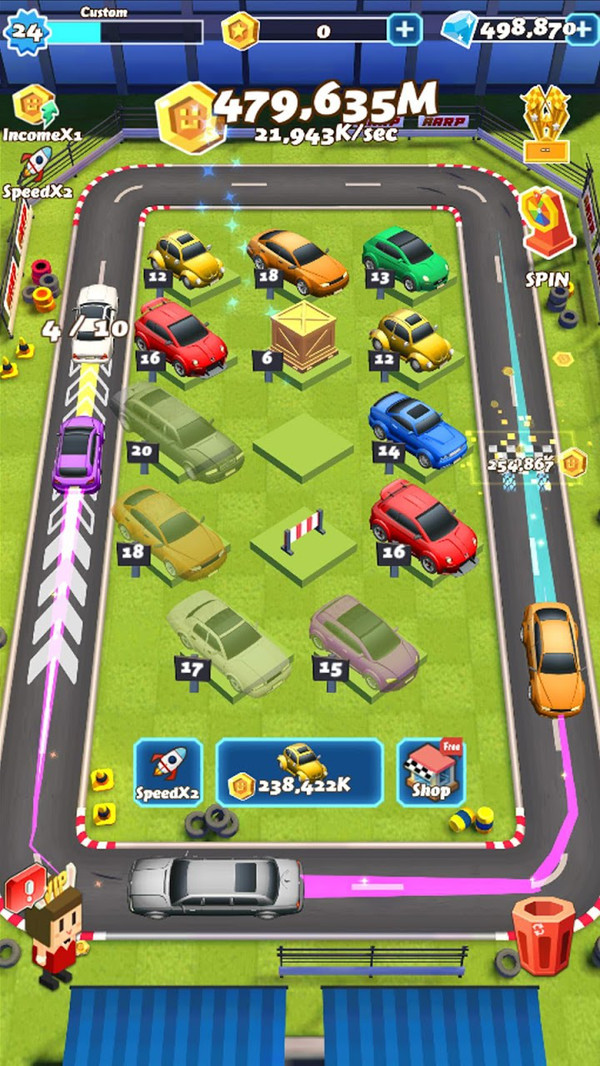Click the red recycle trash bin
Viewport: 600px width, 1066px height.
coord(545,933)
